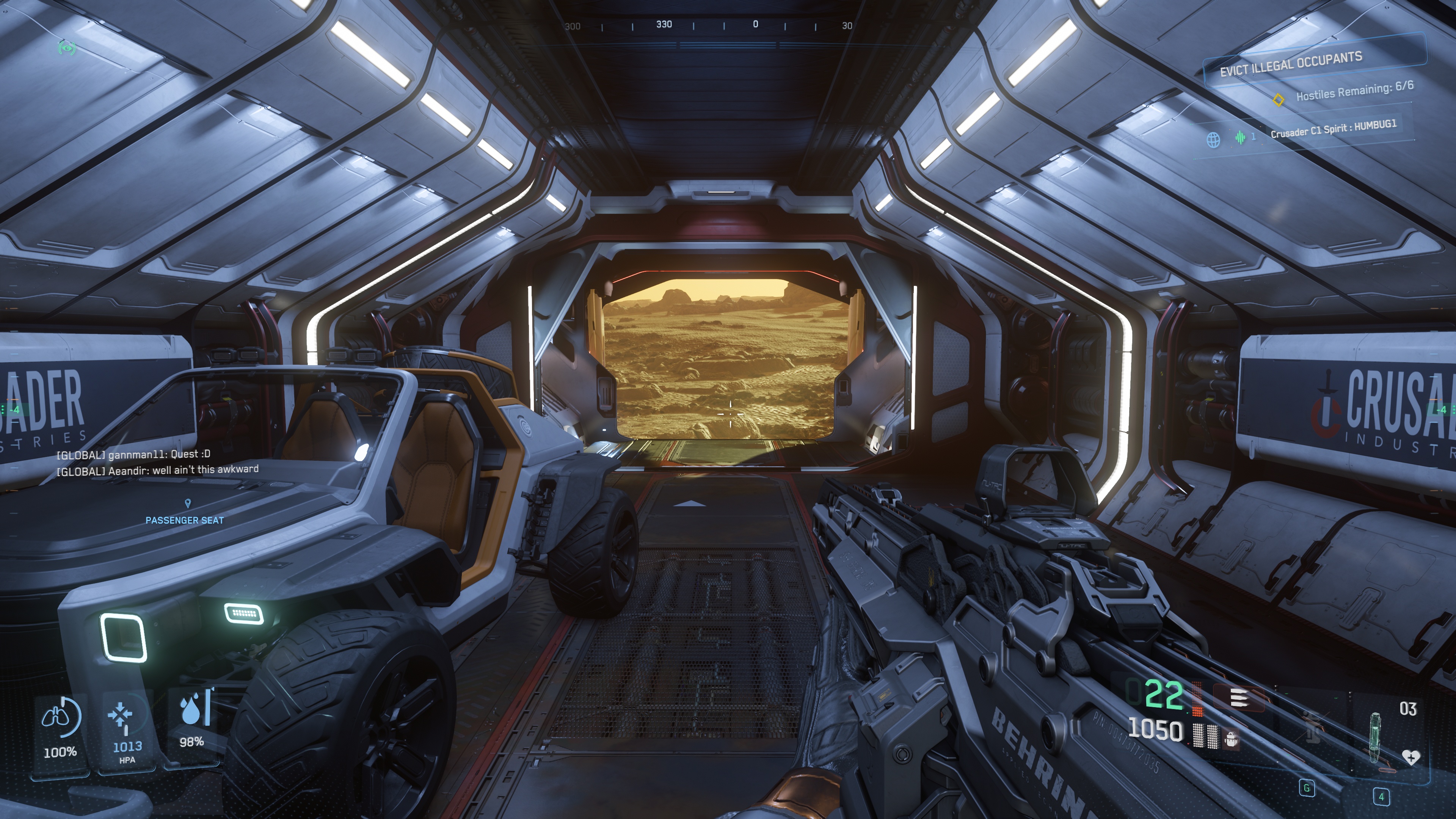Viewport: 1456px width, 819px height.
Task: Click the Crusader C1 Spirit HUMBUG1 entry
Action: point(1333,128)
